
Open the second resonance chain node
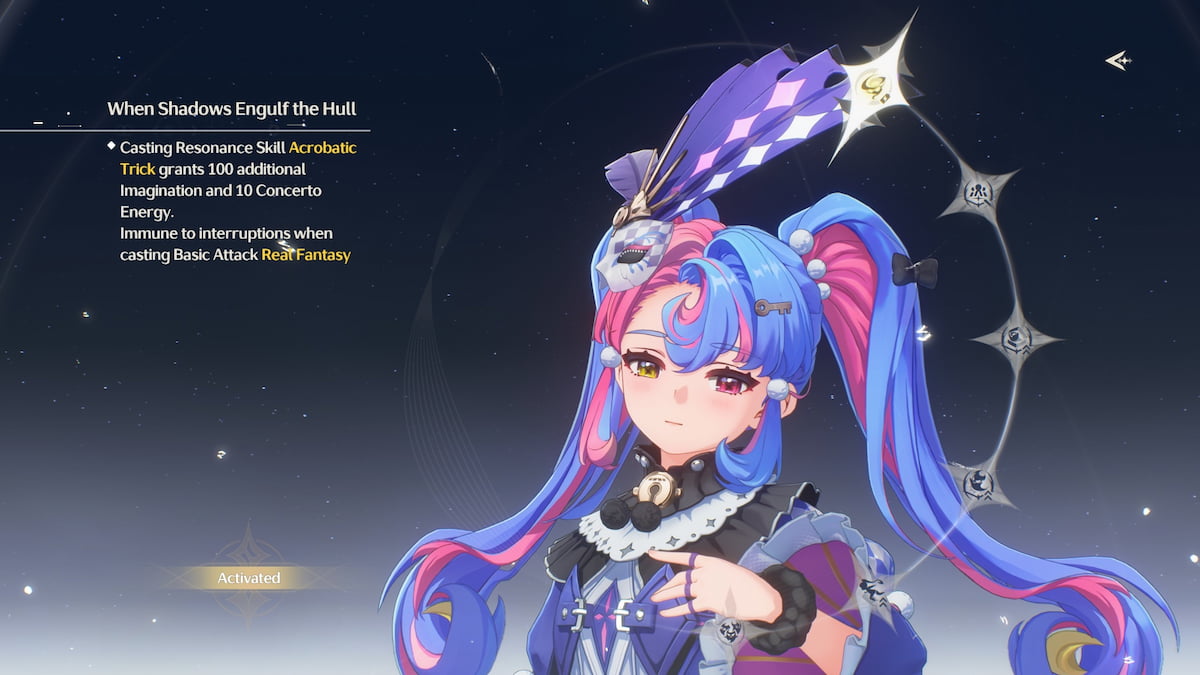point(976,190)
